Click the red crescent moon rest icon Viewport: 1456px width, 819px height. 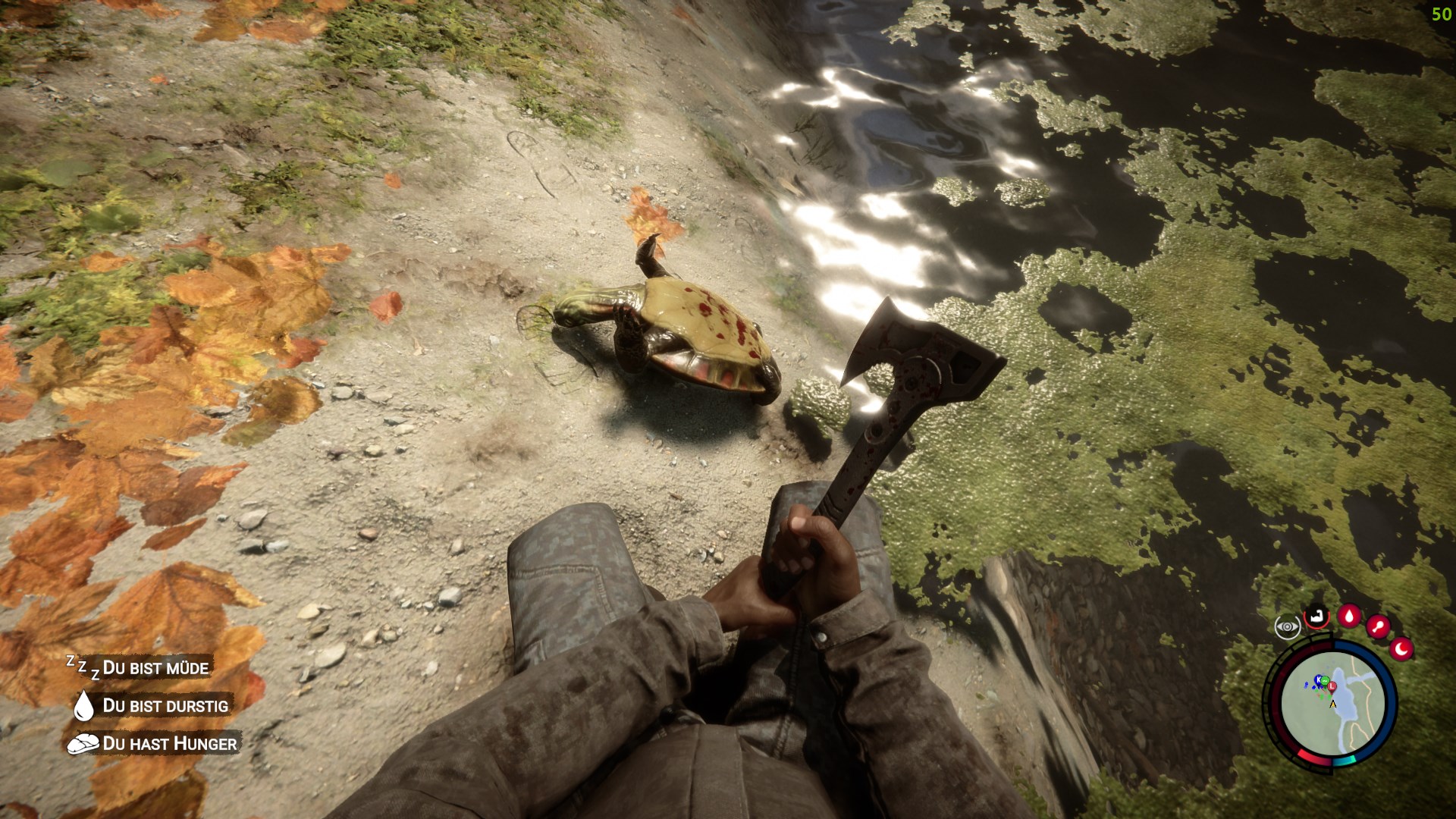1402,648
